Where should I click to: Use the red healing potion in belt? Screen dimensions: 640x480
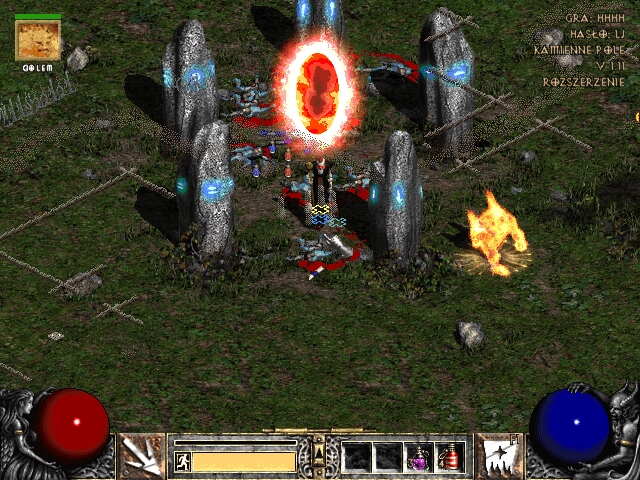450,458
